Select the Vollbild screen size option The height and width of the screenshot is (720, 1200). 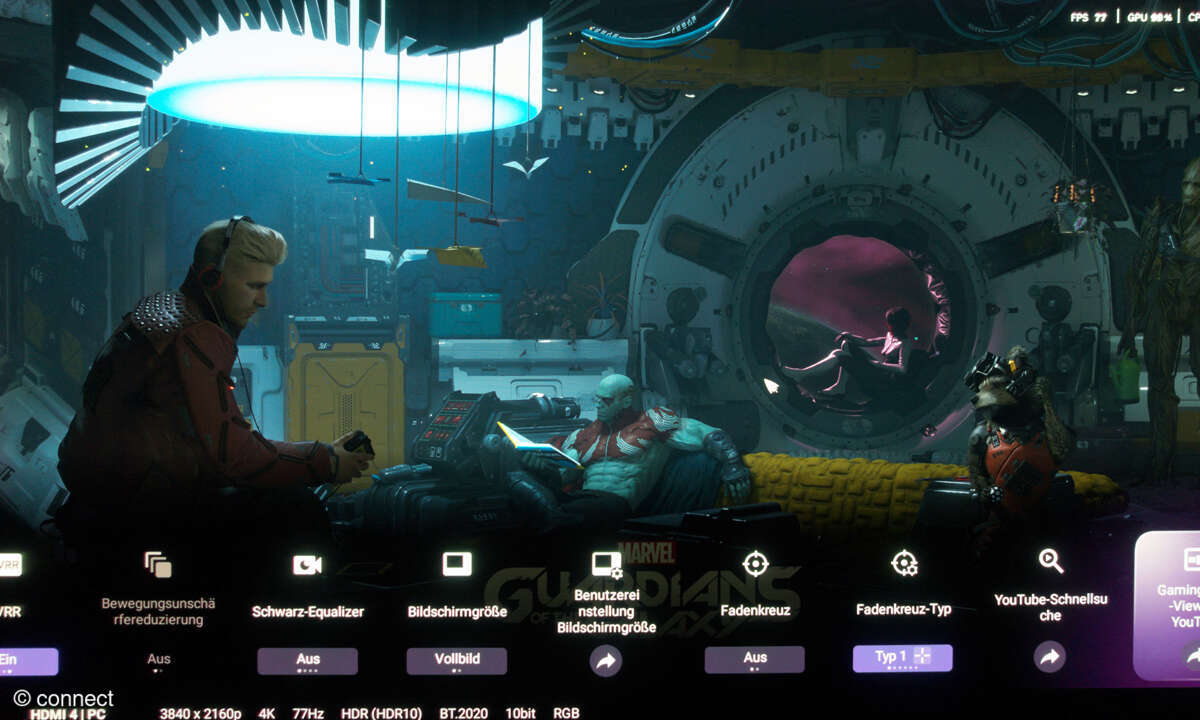click(x=456, y=660)
